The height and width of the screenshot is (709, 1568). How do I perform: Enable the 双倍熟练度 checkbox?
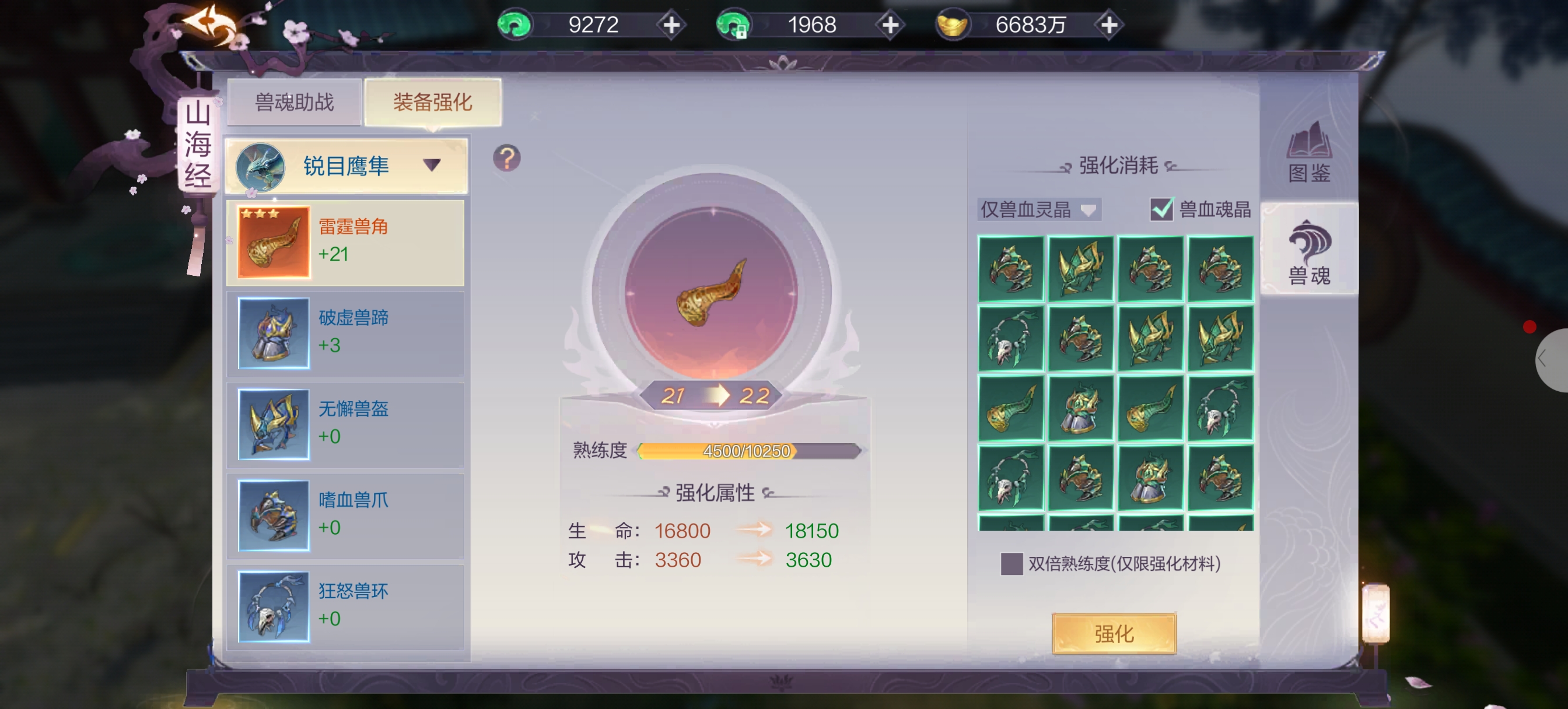pos(1012,564)
